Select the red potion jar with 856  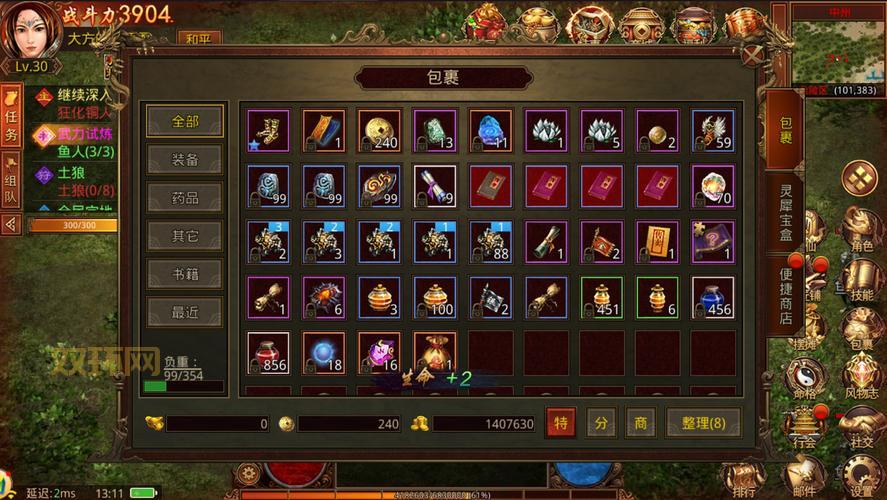tap(268, 352)
